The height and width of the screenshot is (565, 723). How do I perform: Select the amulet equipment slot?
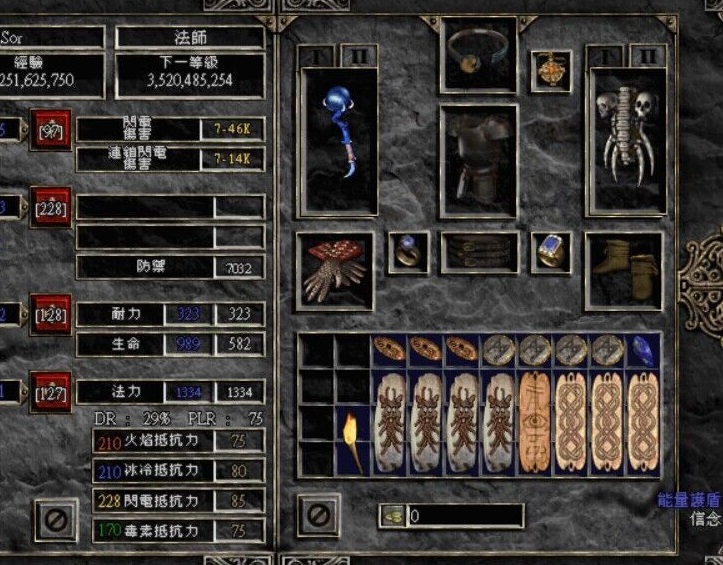[550, 69]
